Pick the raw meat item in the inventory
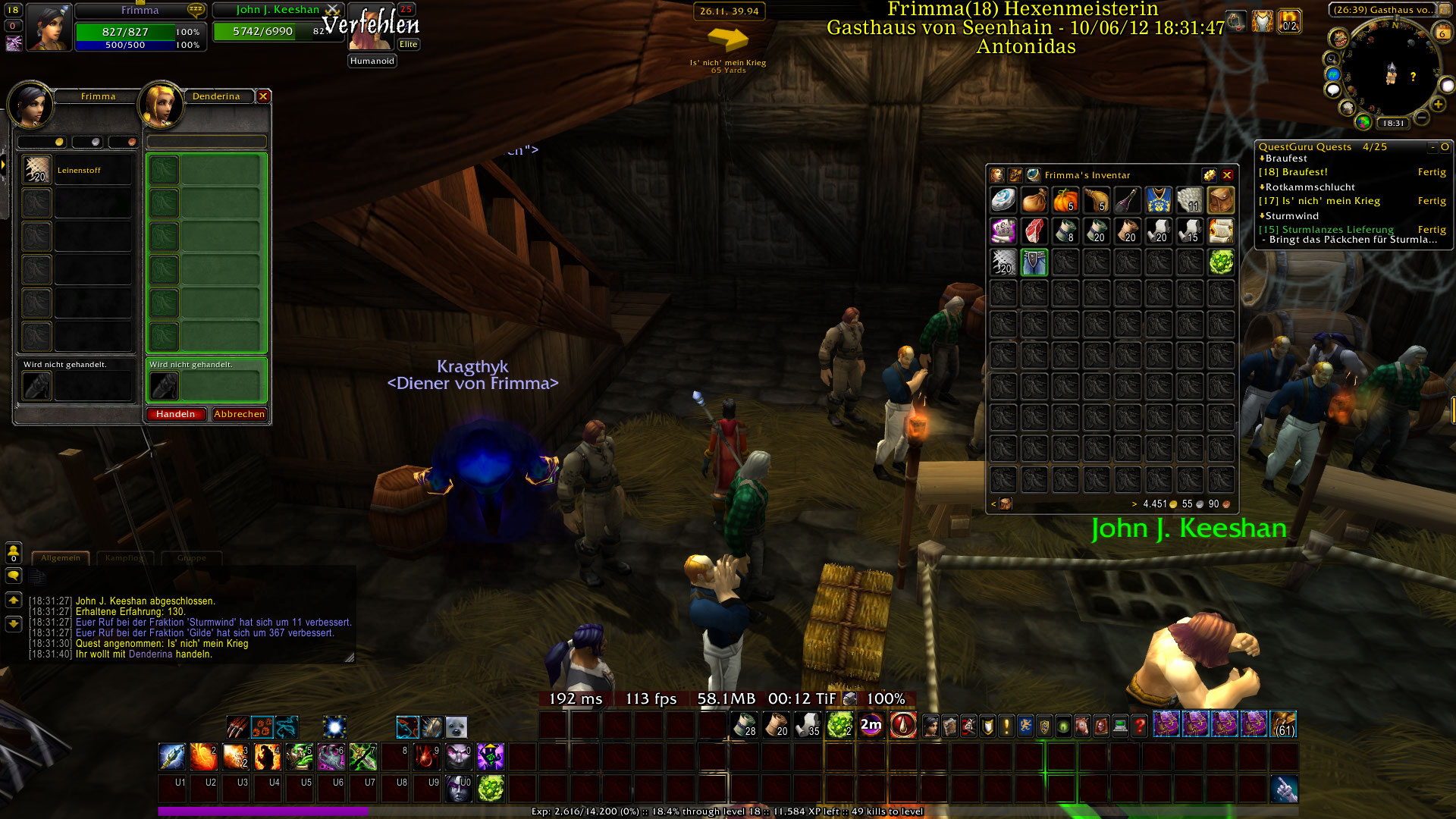The width and height of the screenshot is (1456, 819). pos(1034,231)
